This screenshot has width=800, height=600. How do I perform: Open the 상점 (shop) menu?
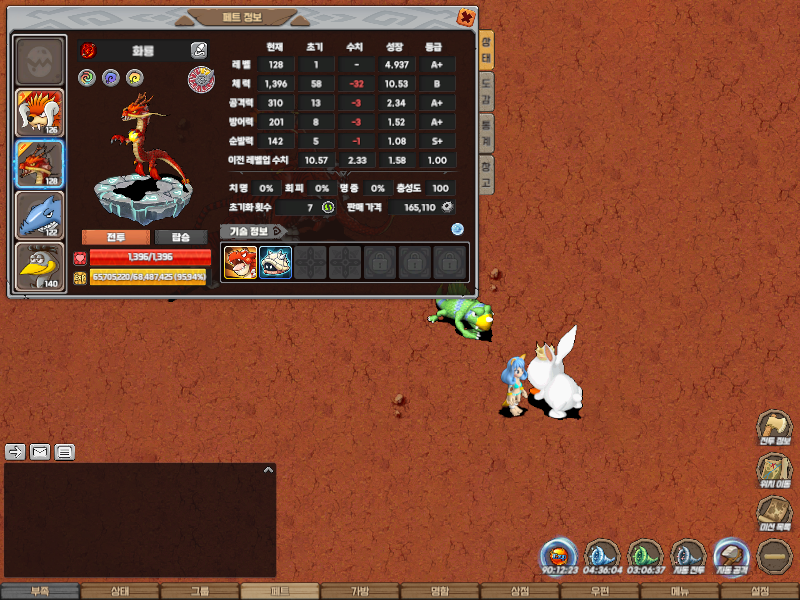click(520, 592)
